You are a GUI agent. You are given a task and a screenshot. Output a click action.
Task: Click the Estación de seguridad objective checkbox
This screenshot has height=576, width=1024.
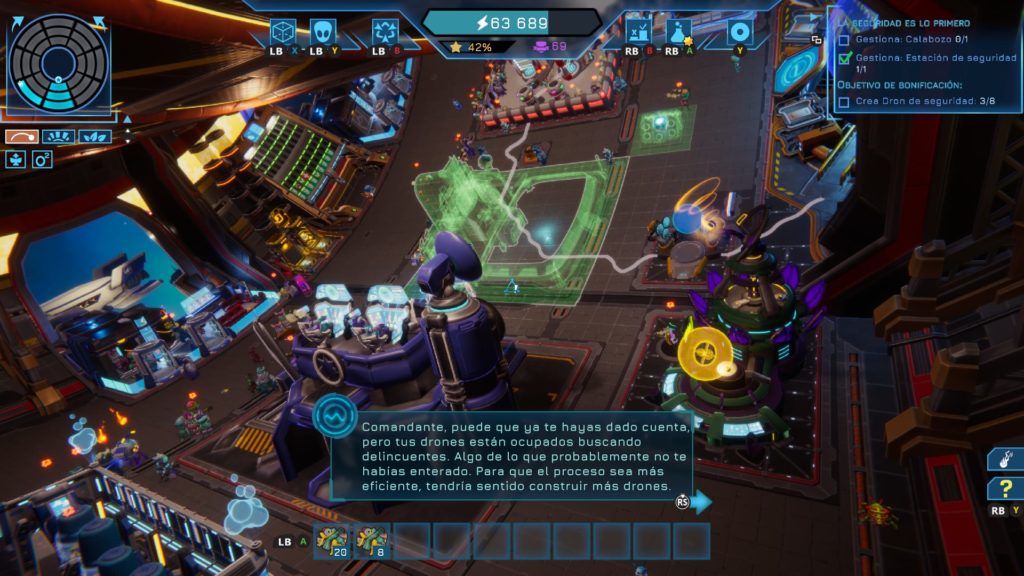pos(845,58)
